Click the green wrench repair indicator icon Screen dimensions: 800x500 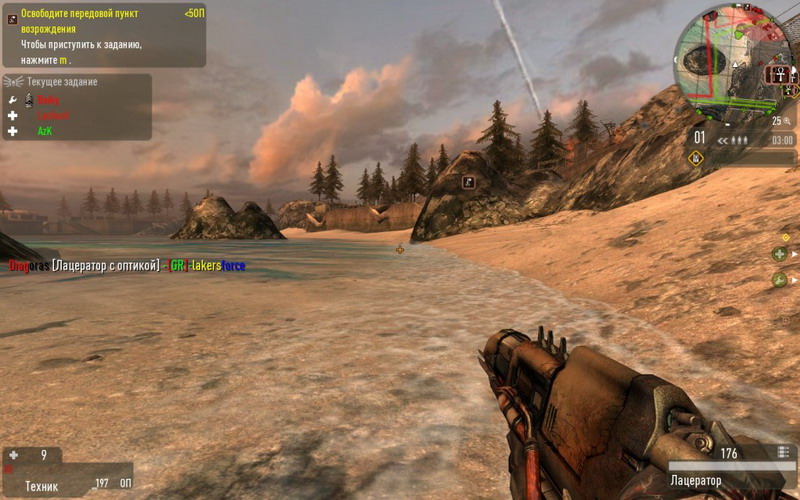pos(780,279)
